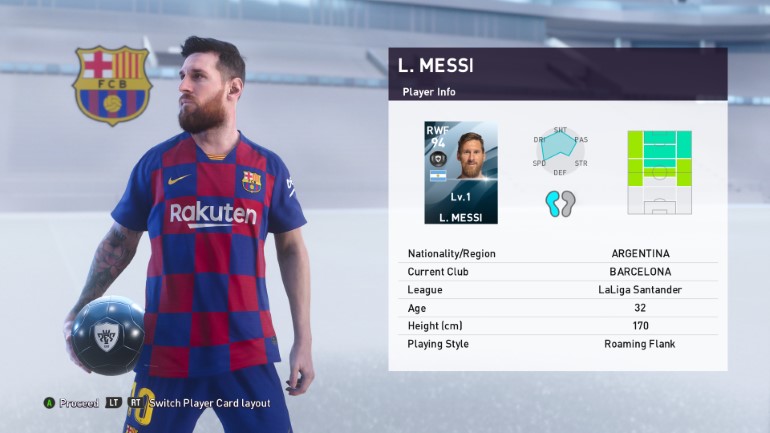Viewport: 770px width, 433px height.
Task: Click the preferred foot icon
Action: (x=560, y=203)
